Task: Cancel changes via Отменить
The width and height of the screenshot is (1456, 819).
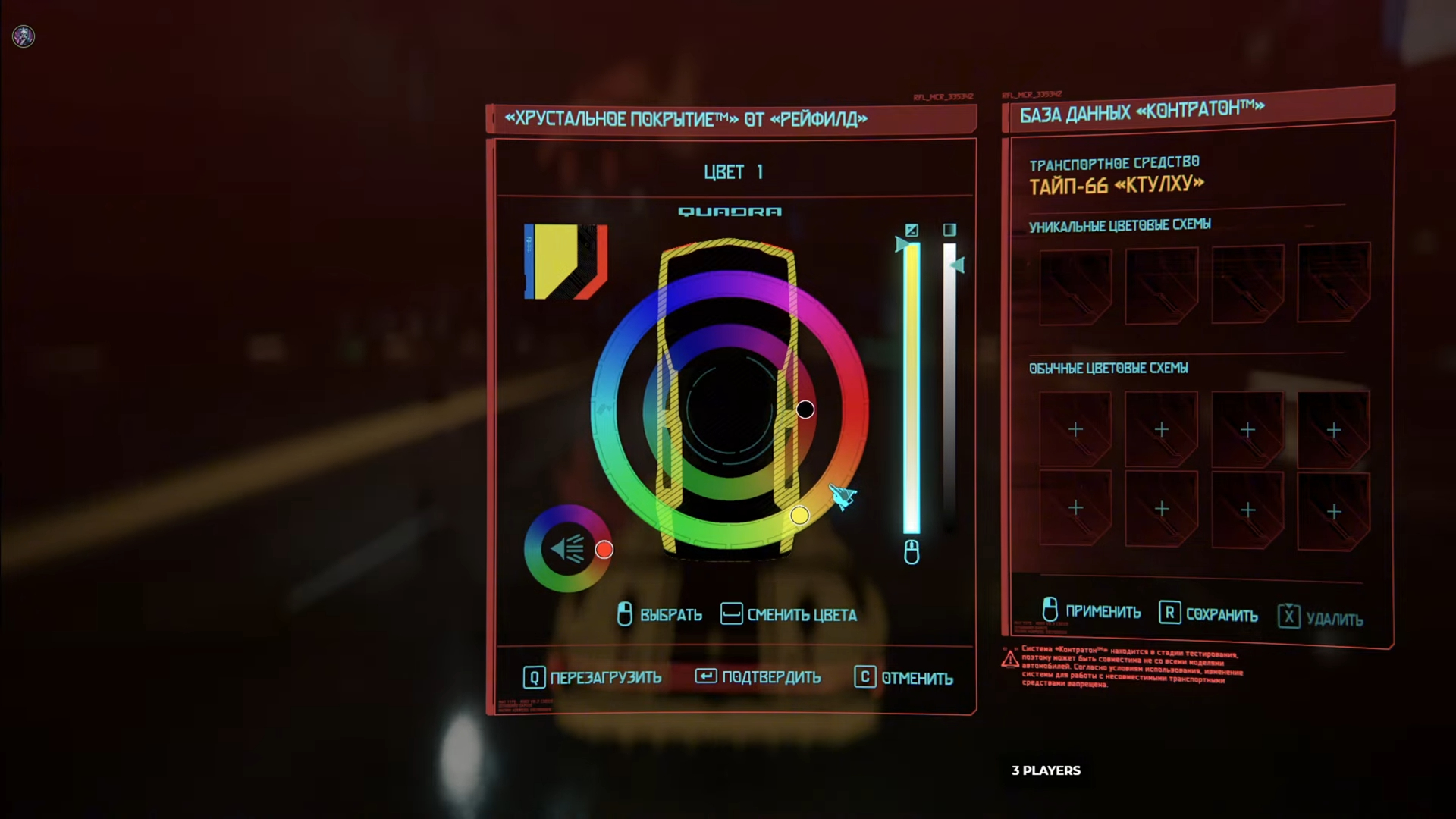Action: click(904, 678)
